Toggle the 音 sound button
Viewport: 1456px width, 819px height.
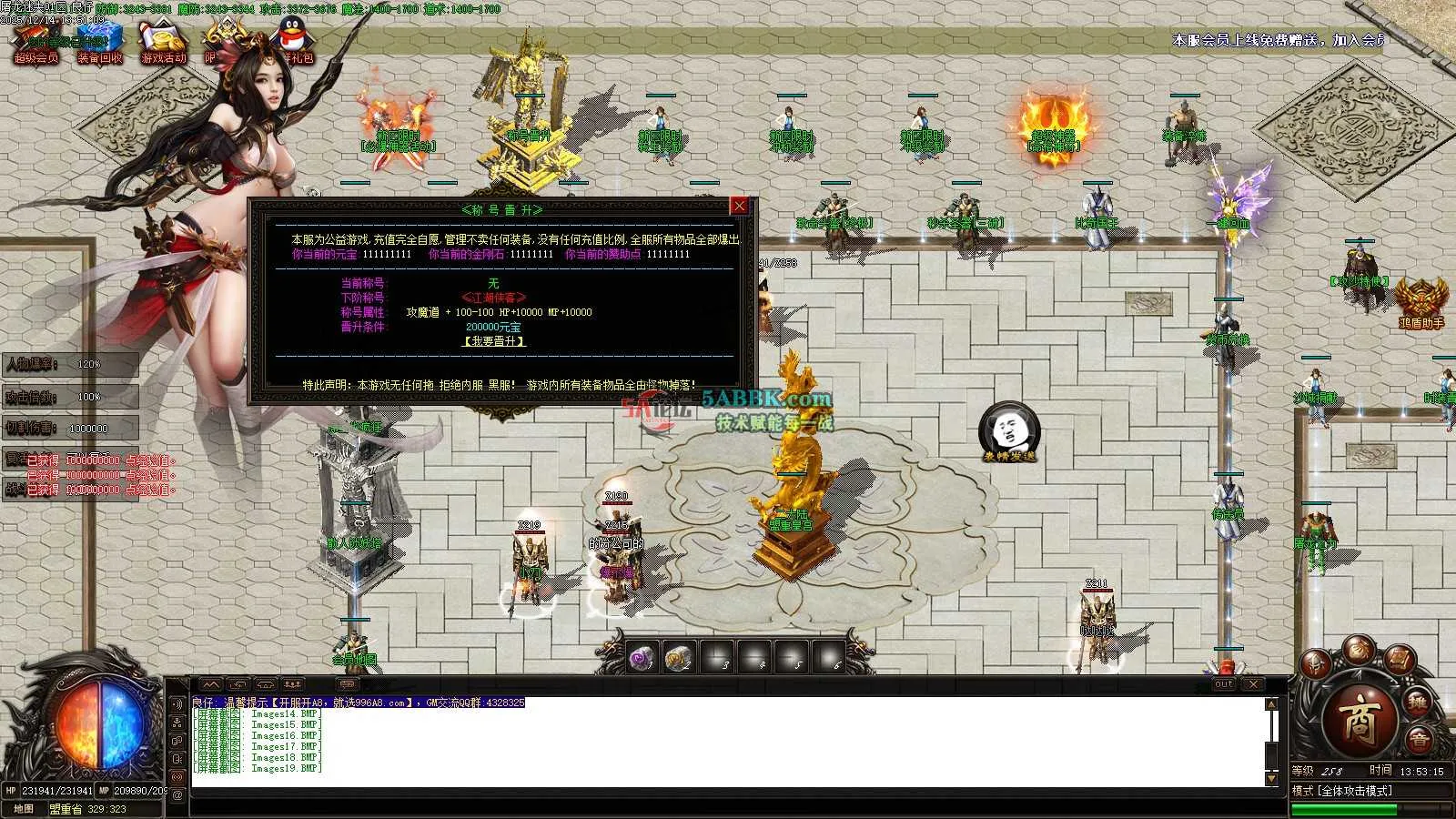click(x=1419, y=741)
